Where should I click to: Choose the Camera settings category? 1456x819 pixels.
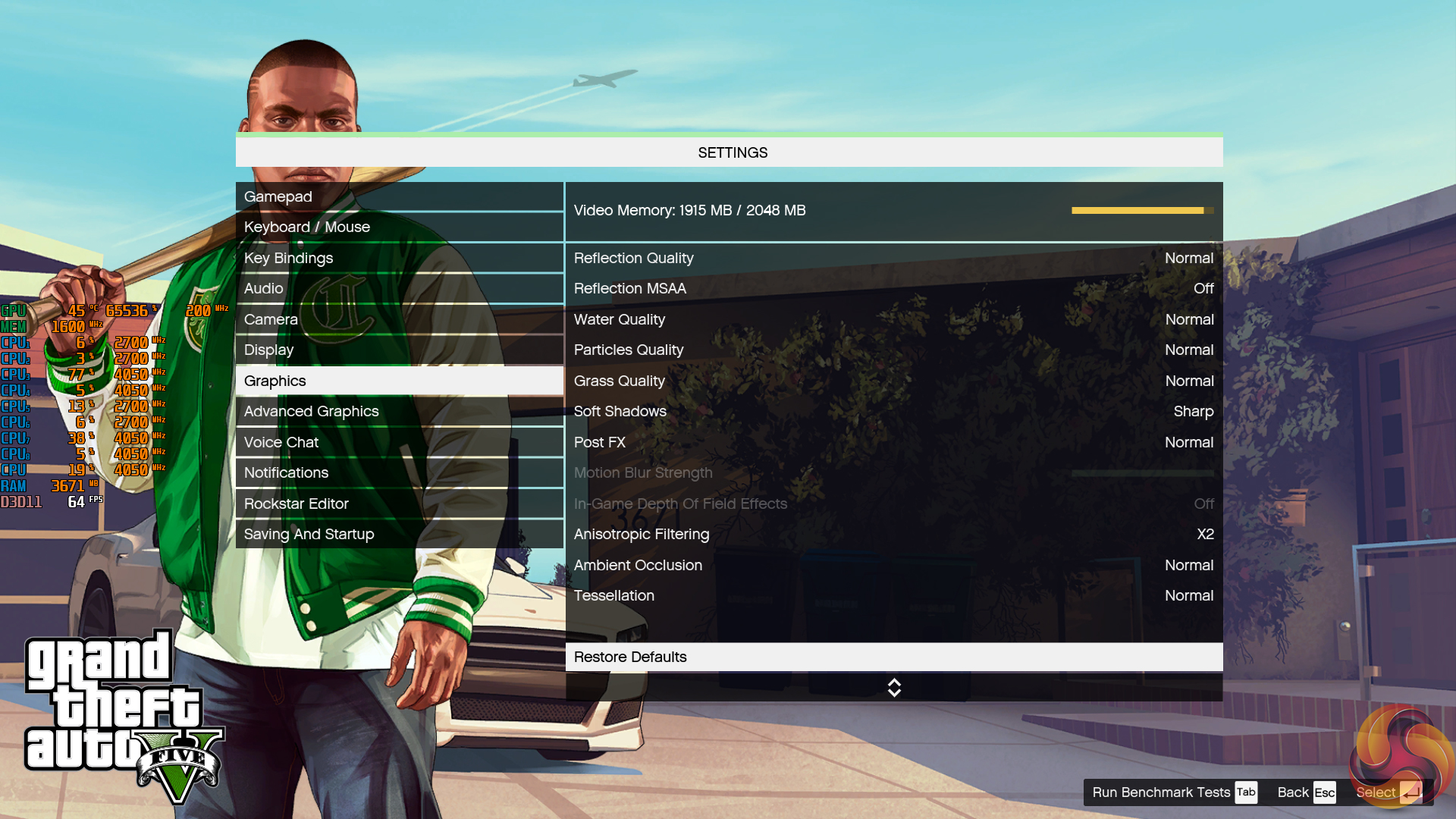399,319
